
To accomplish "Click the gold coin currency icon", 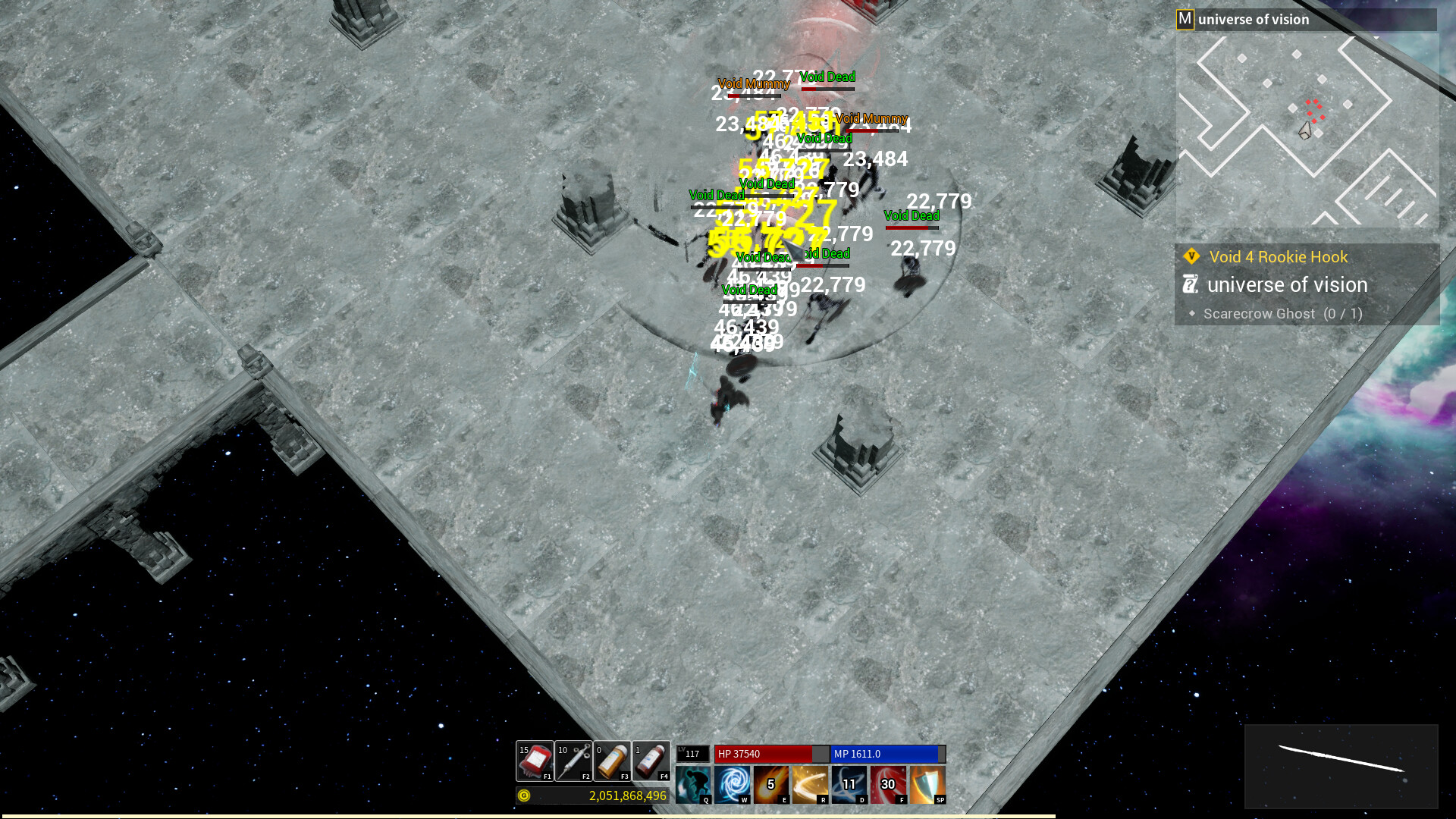I will tap(523, 796).
